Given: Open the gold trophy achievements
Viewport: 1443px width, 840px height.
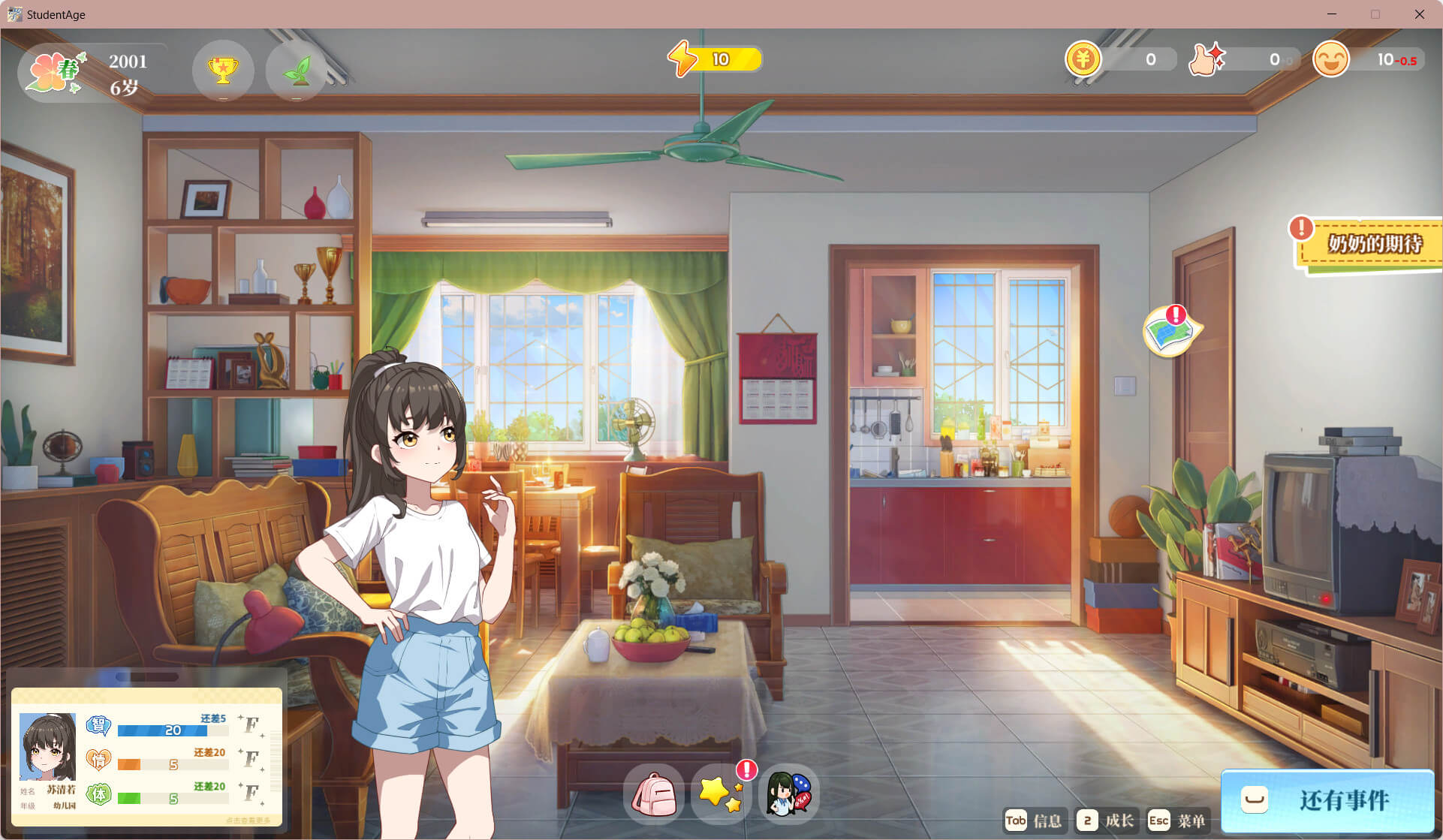Looking at the screenshot, I should pyautogui.click(x=223, y=71).
